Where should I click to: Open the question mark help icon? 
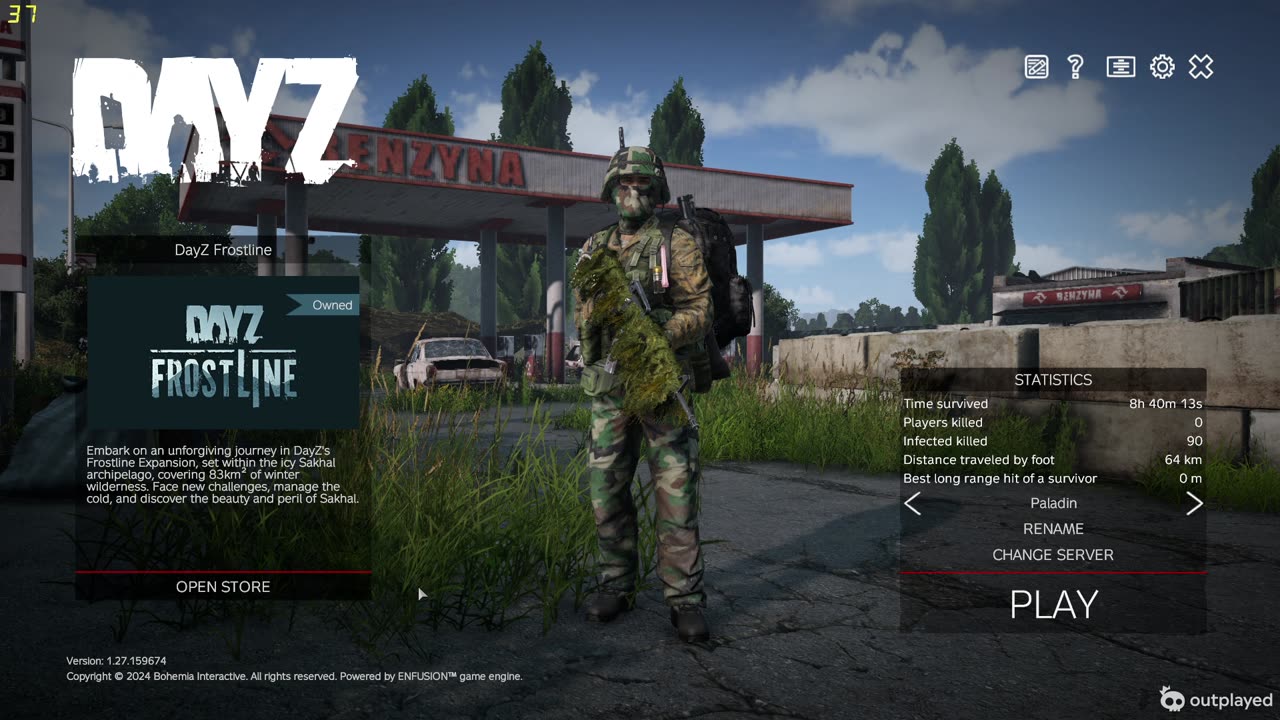[x=1076, y=67]
